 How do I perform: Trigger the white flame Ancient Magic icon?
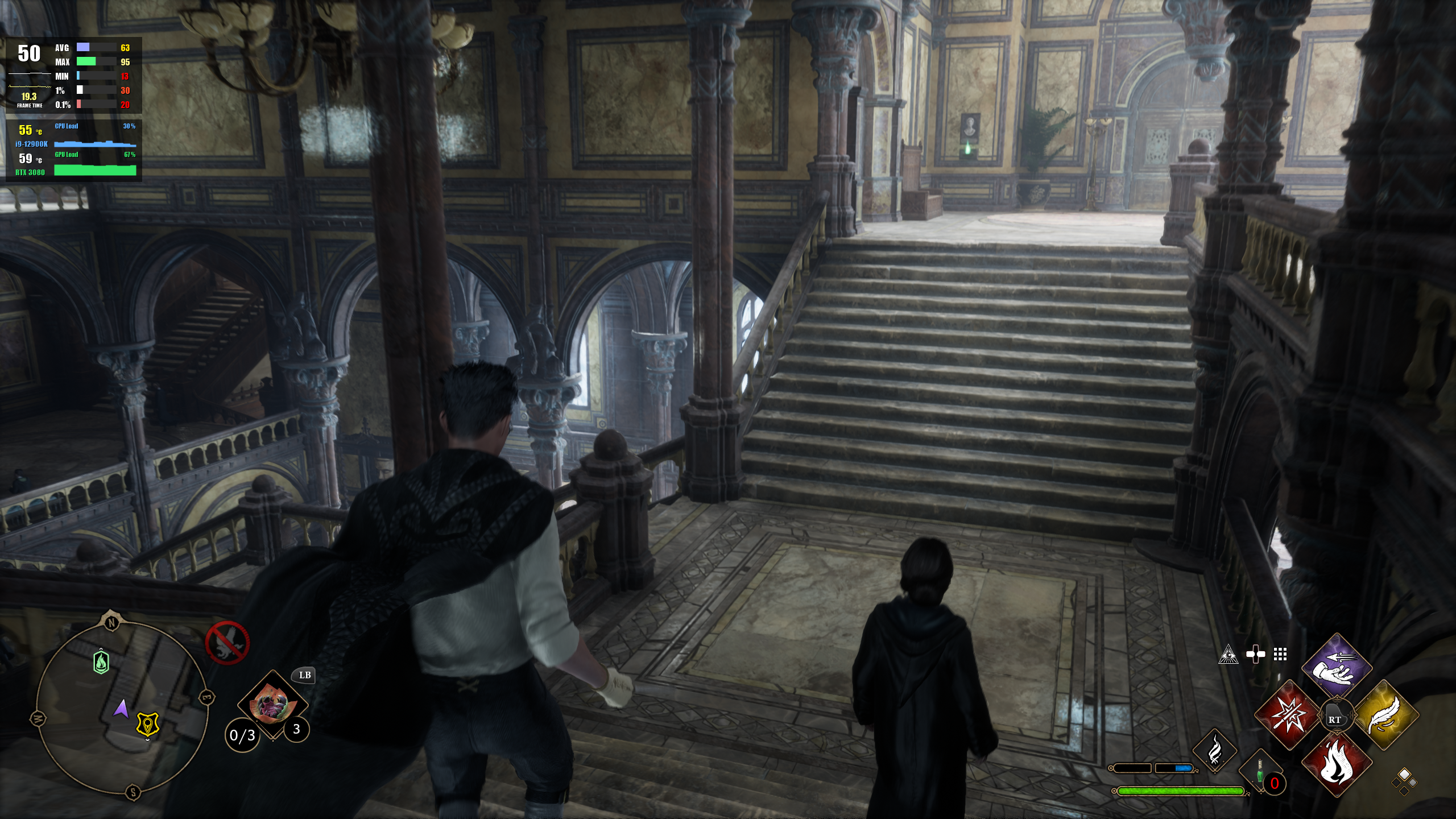click(x=1214, y=750)
